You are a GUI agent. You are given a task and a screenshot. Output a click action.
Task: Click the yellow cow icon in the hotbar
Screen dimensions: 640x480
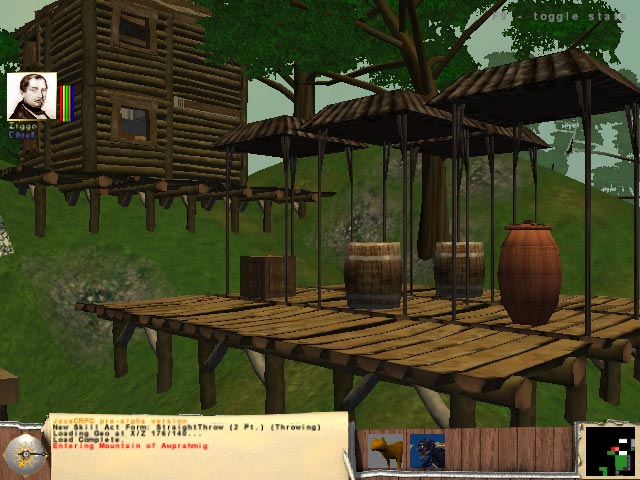(386, 451)
